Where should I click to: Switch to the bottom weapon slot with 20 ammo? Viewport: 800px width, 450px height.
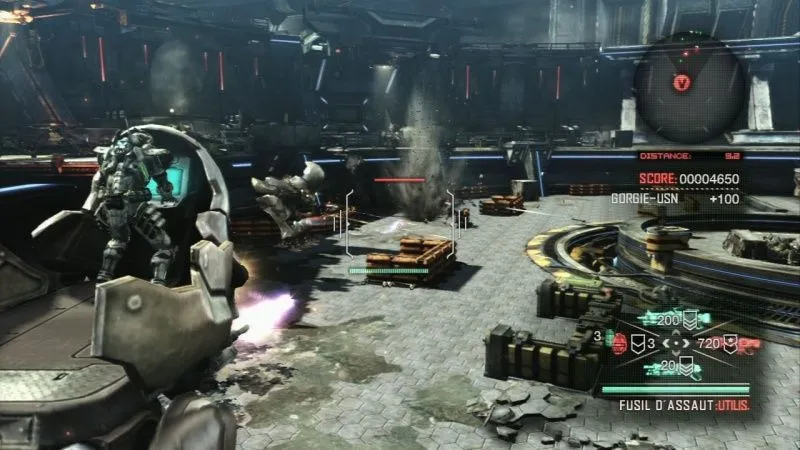(x=670, y=368)
